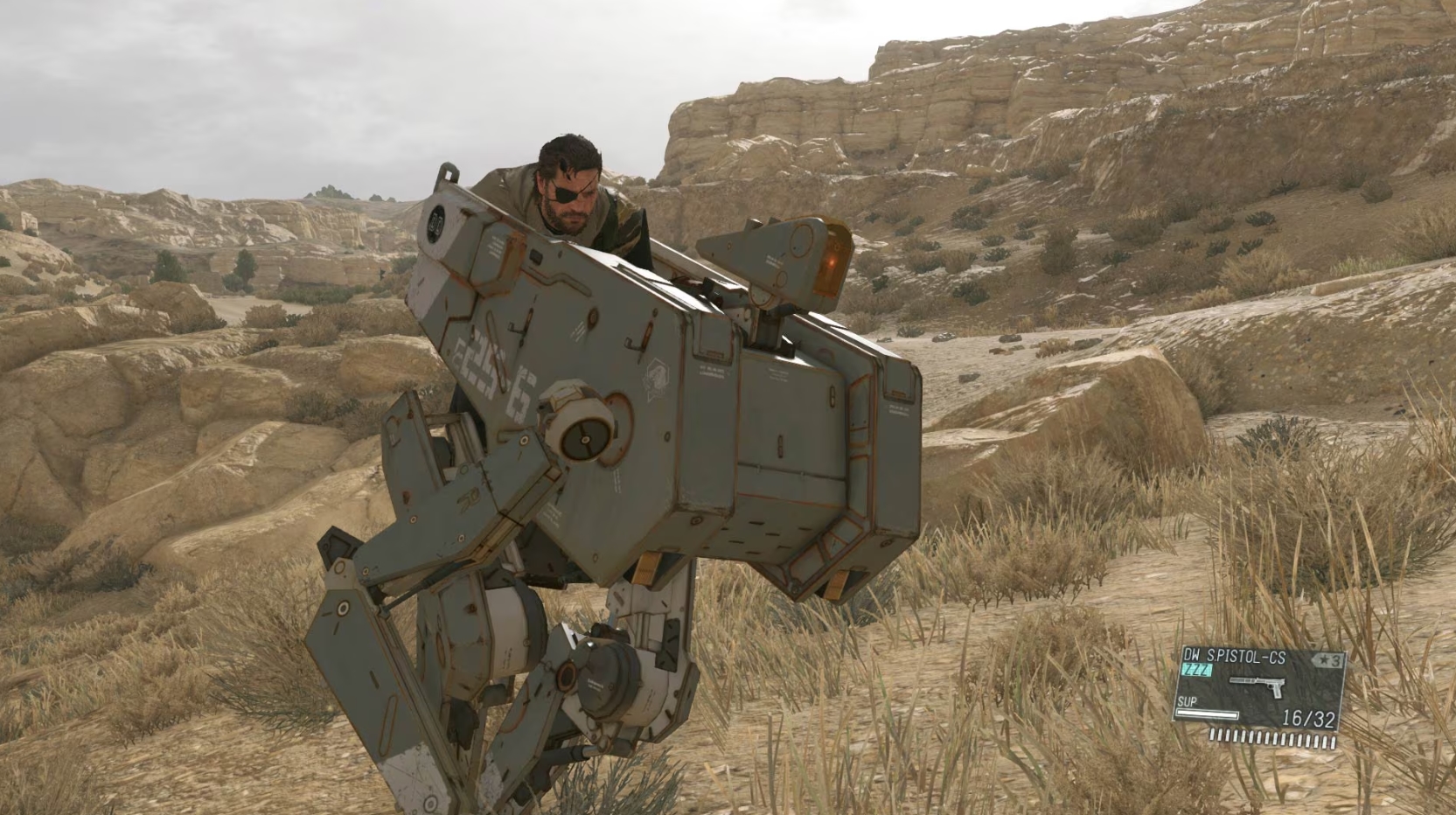Click the 16/32 ammo count text
Viewport: 1456px width, 815px height.
[1309, 716]
